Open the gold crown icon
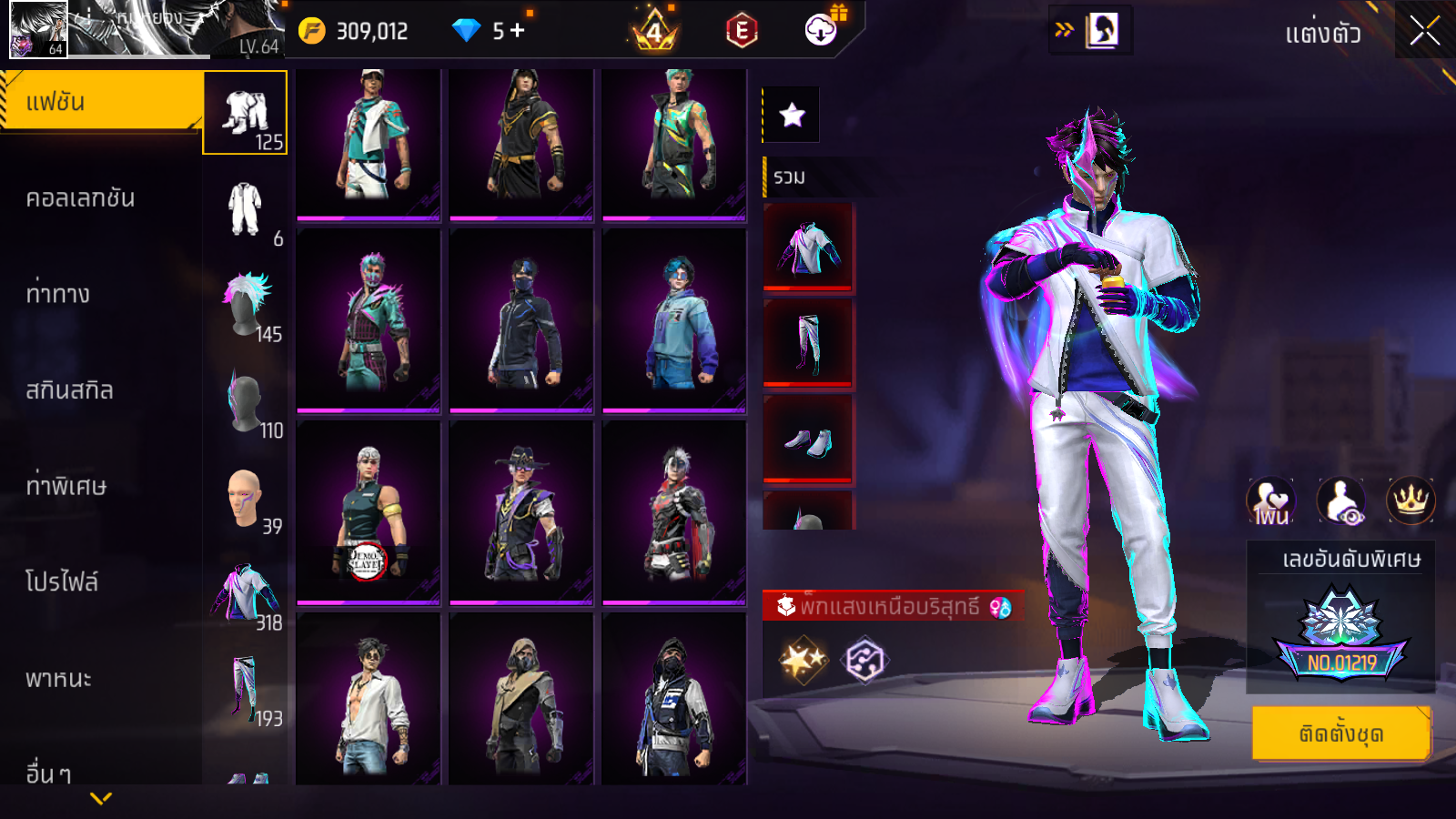This screenshot has width=1456, height=819. pyautogui.click(x=1410, y=500)
